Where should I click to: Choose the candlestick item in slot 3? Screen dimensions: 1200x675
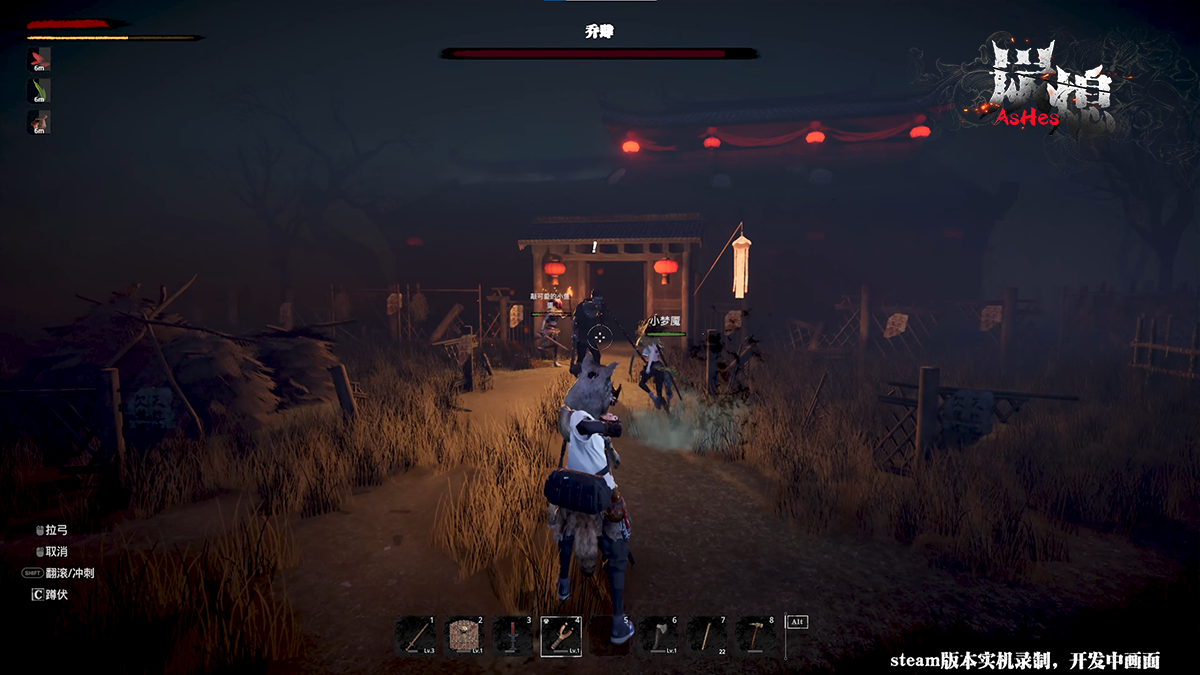coord(512,636)
